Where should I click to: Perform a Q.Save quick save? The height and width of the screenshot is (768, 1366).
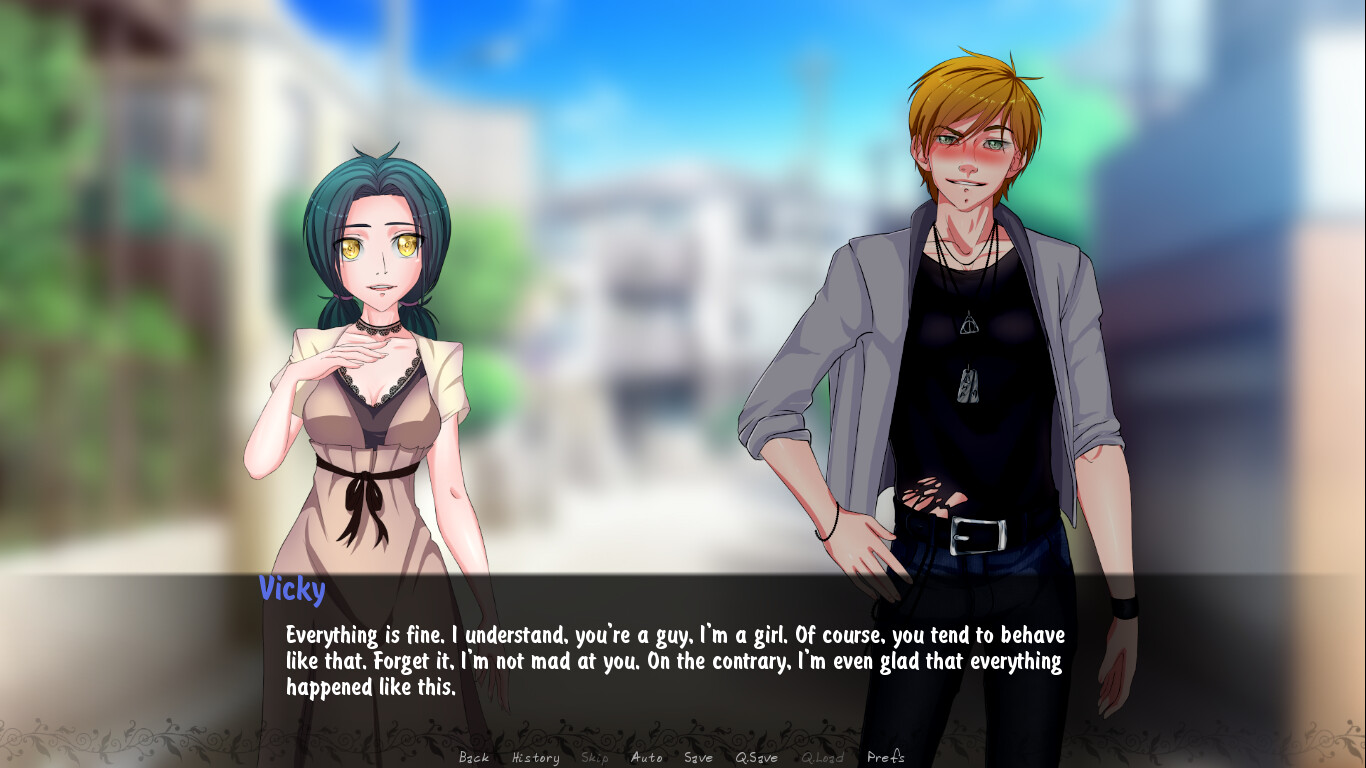[x=757, y=758]
